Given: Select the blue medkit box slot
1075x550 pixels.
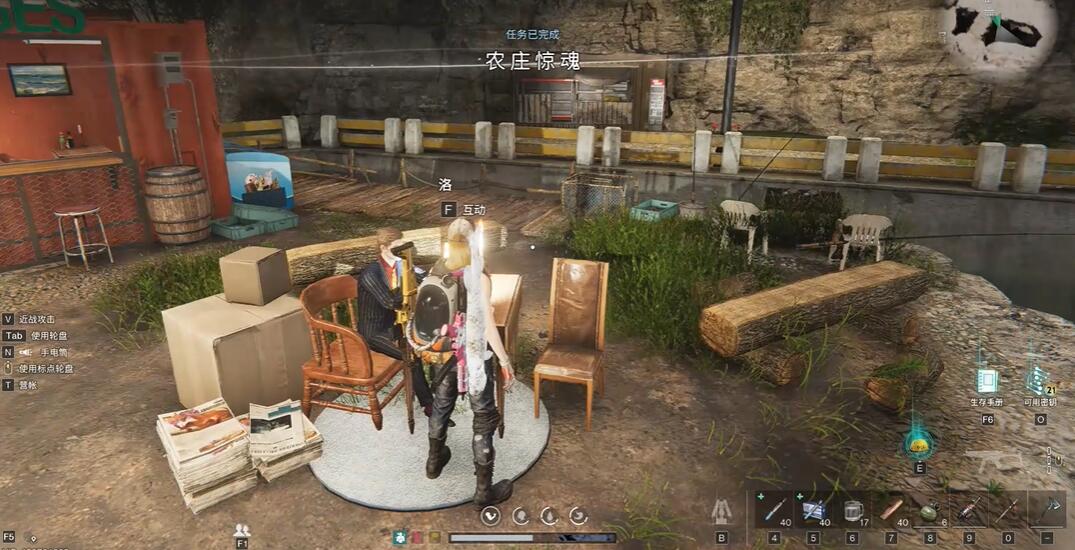Looking at the screenshot, I should tap(812, 510).
